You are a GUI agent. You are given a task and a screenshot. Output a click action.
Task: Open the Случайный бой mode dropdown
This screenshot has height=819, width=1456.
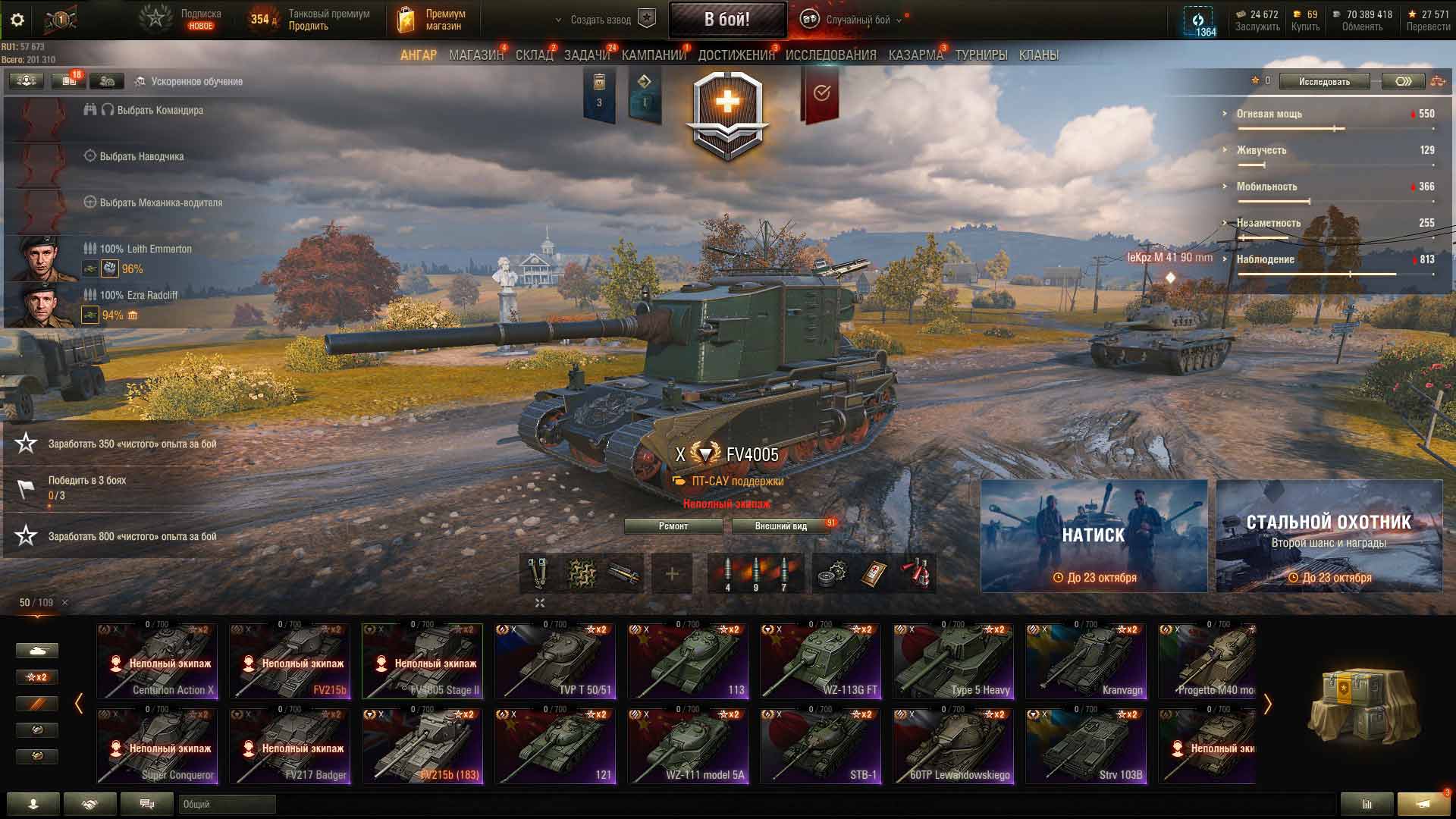click(x=857, y=20)
